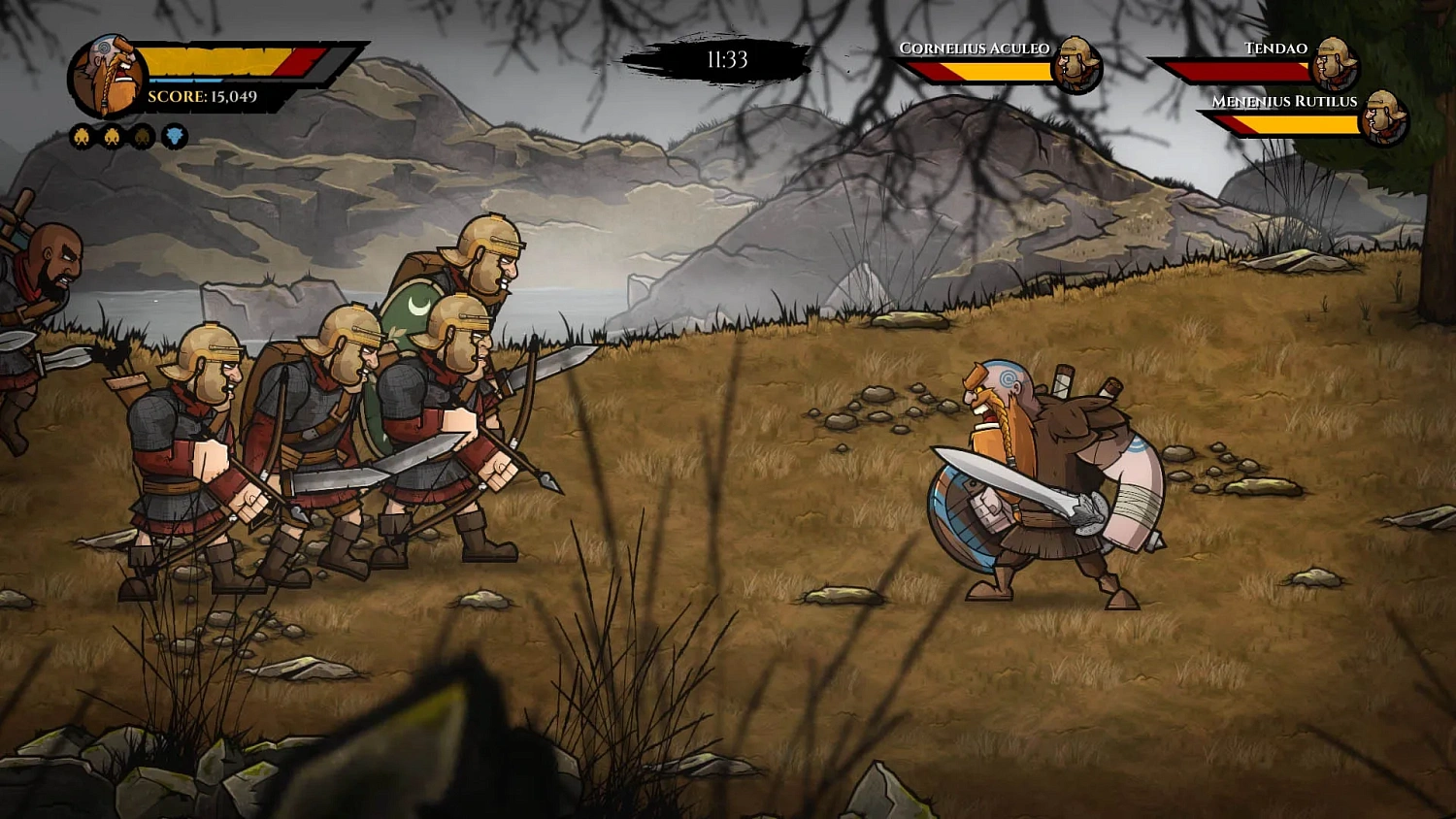The height and width of the screenshot is (819, 1456).
Task: Toggle the blue stamina bar below health
Action: click(185, 80)
